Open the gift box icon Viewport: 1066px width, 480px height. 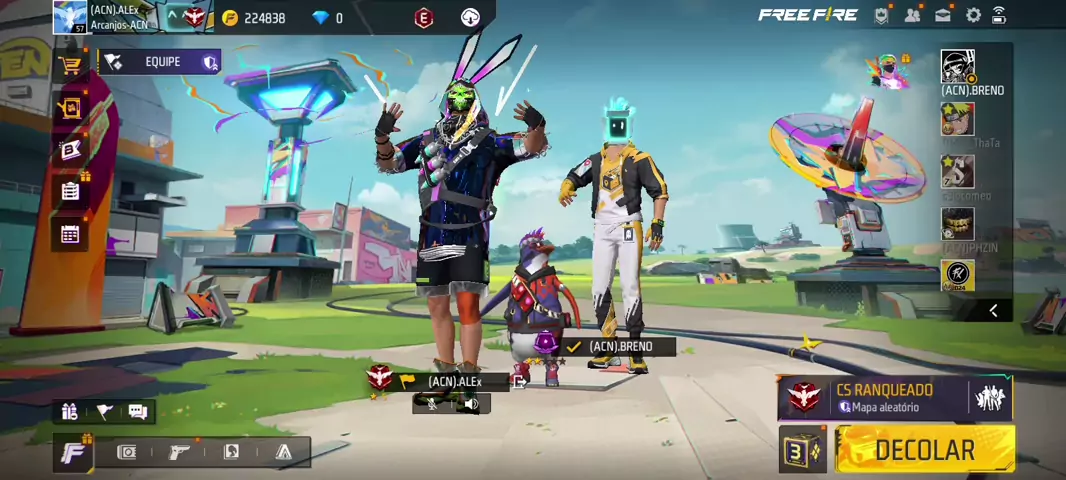[69, 411]
